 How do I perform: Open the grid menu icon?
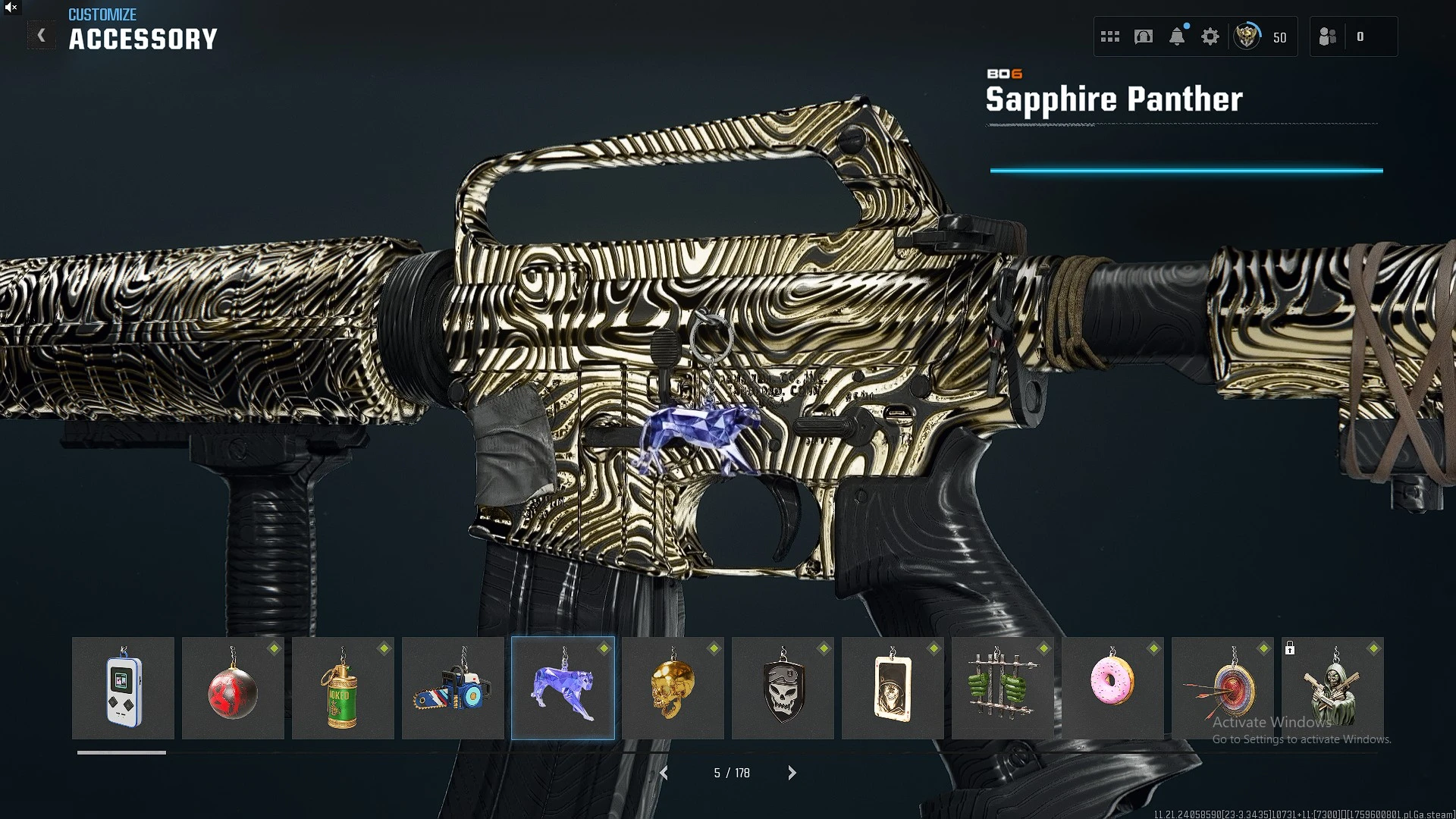tap(1110, 36)
